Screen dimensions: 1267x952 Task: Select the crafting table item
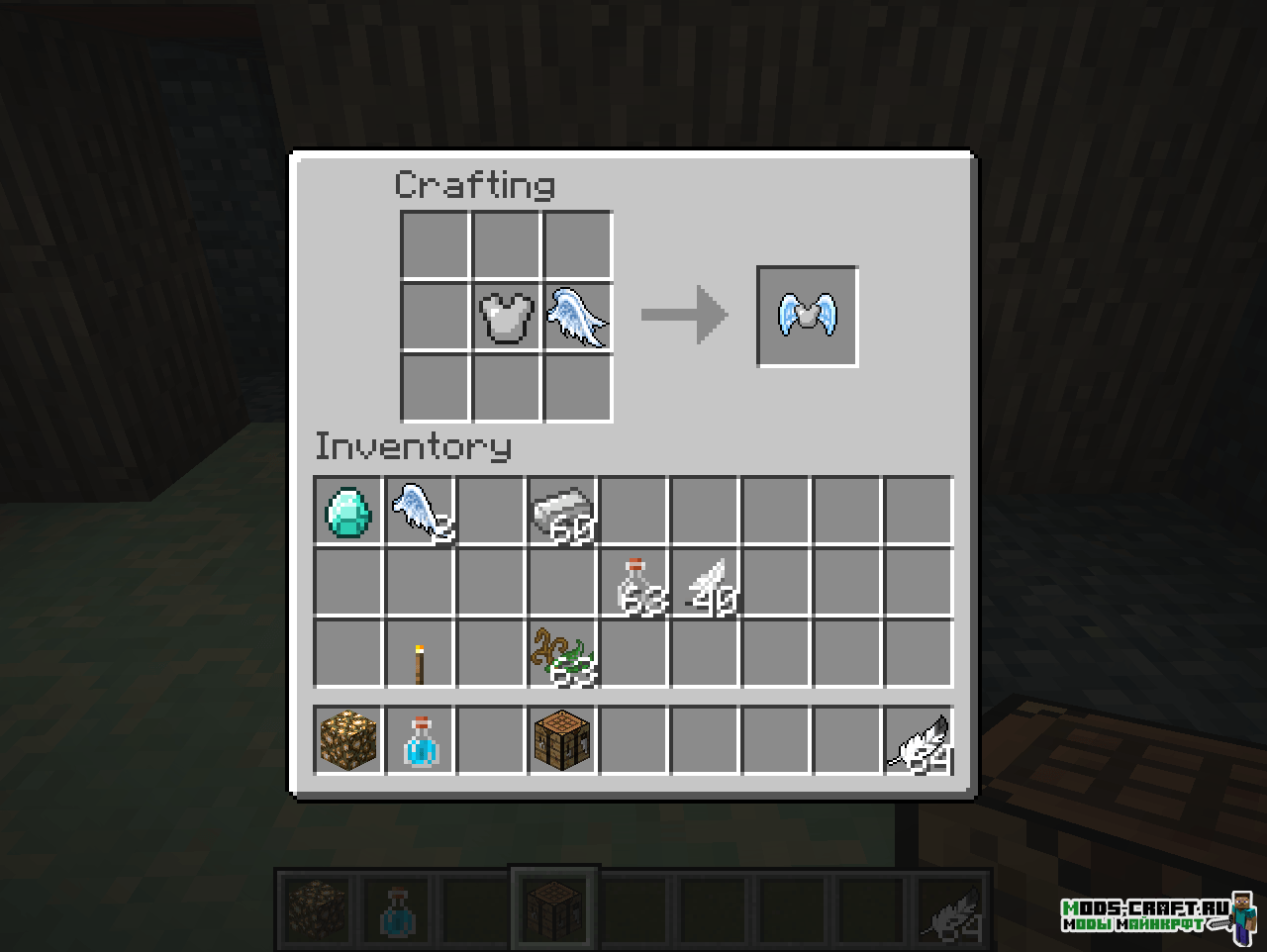[563, 740]
